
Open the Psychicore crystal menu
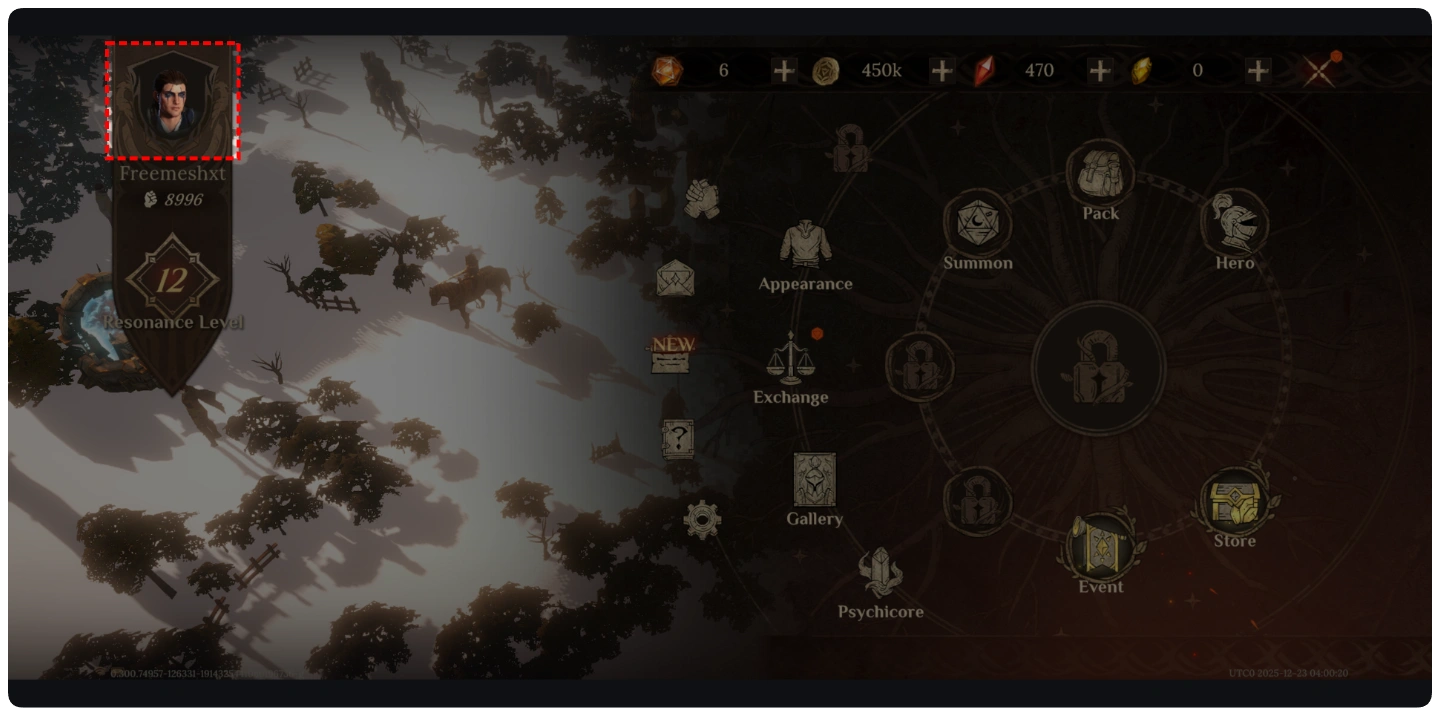coord(880,574)
